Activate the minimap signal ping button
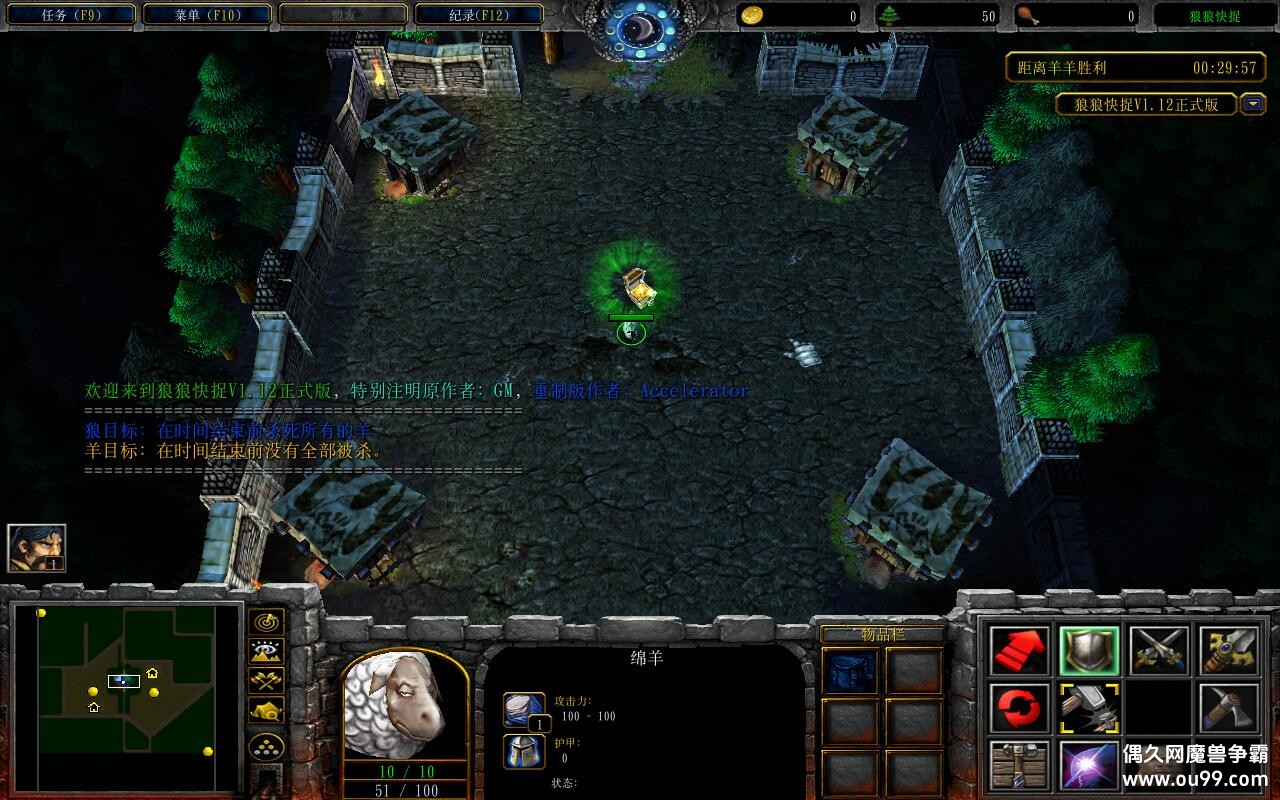Viewport: 1280px width, 800px height. coord(266,622)
